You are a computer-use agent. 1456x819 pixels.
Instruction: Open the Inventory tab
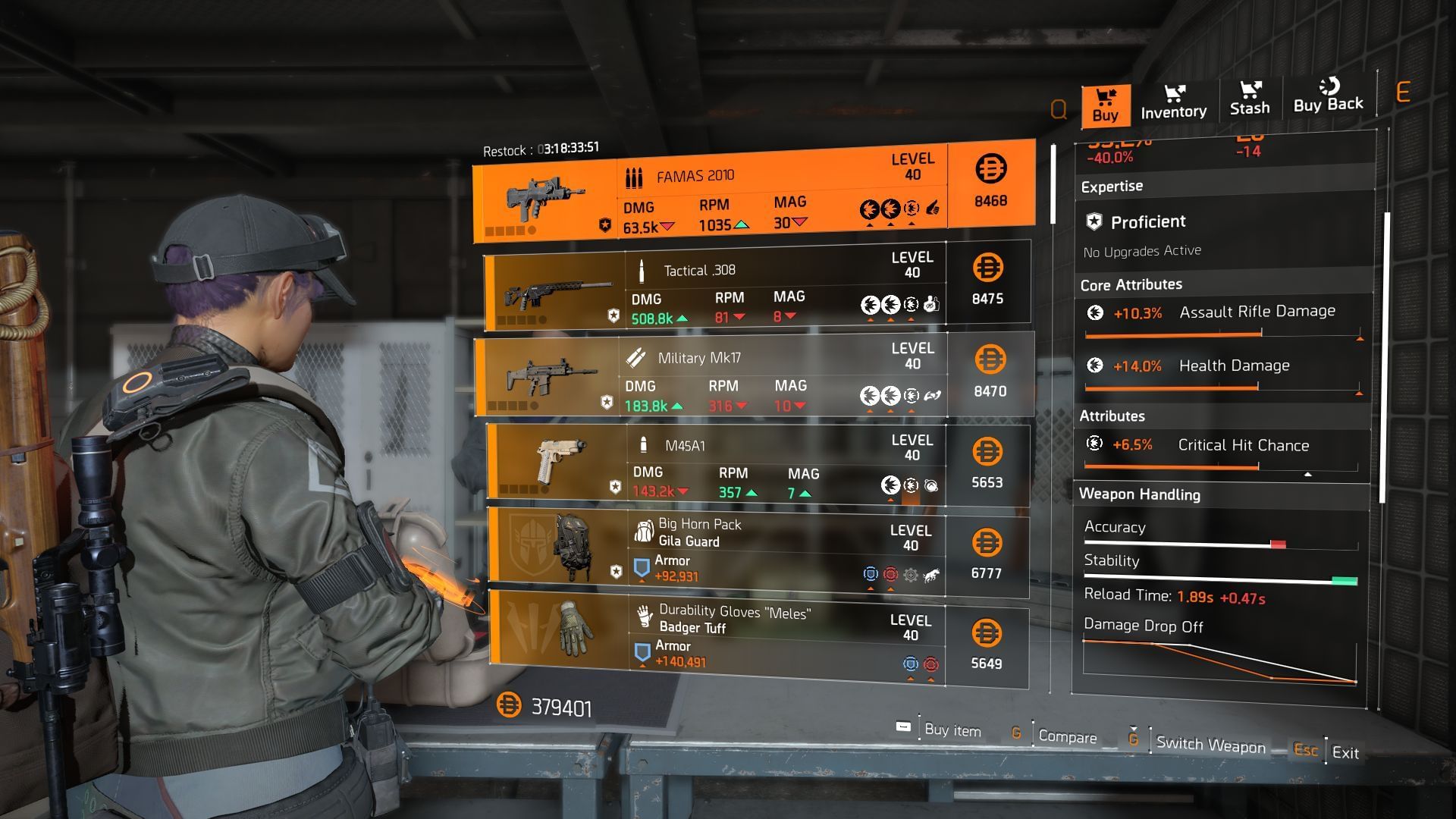pos(1173,103)
